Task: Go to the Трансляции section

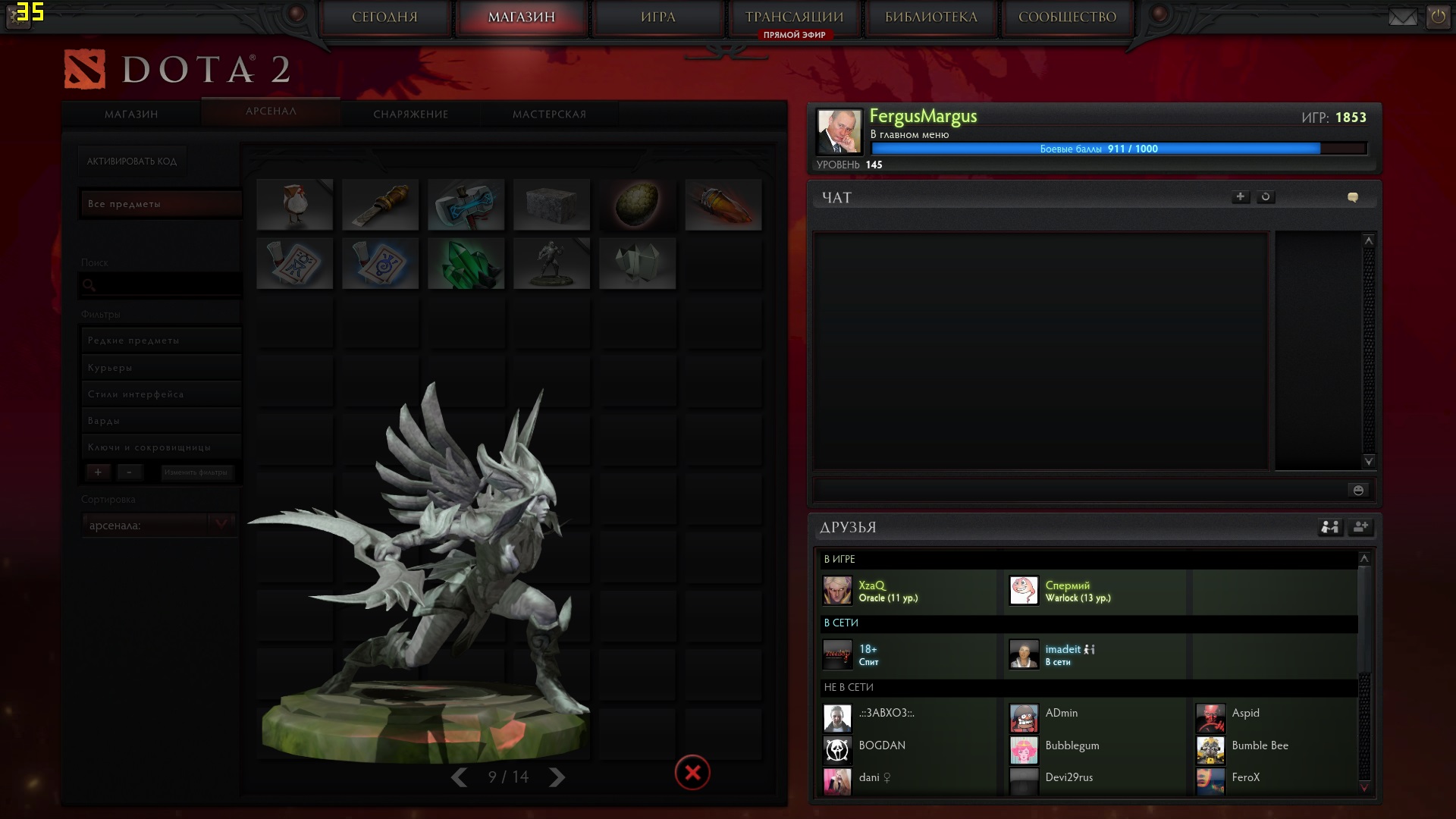Action: [x=794, y=17]
